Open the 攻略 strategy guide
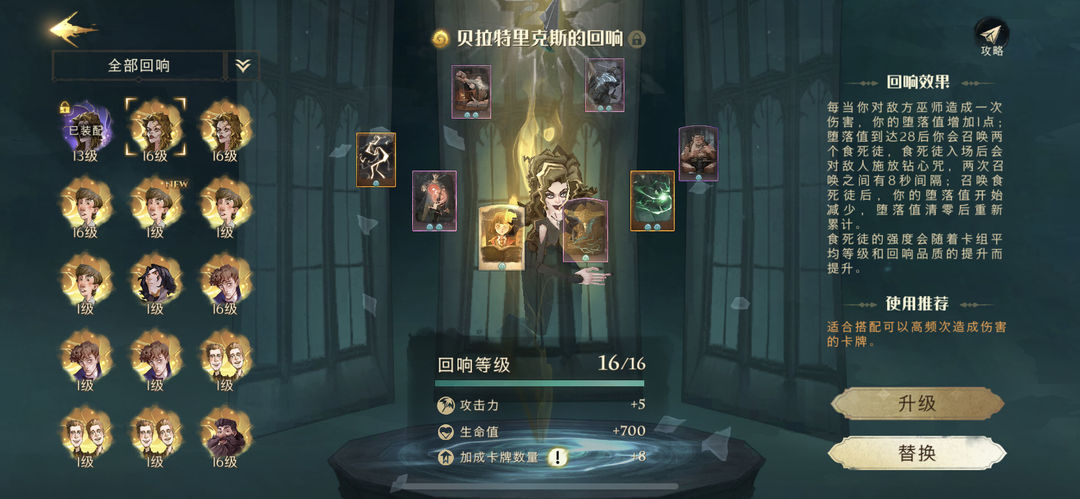This screenshot has width=1080, height=499. click(x=991, y=37)
